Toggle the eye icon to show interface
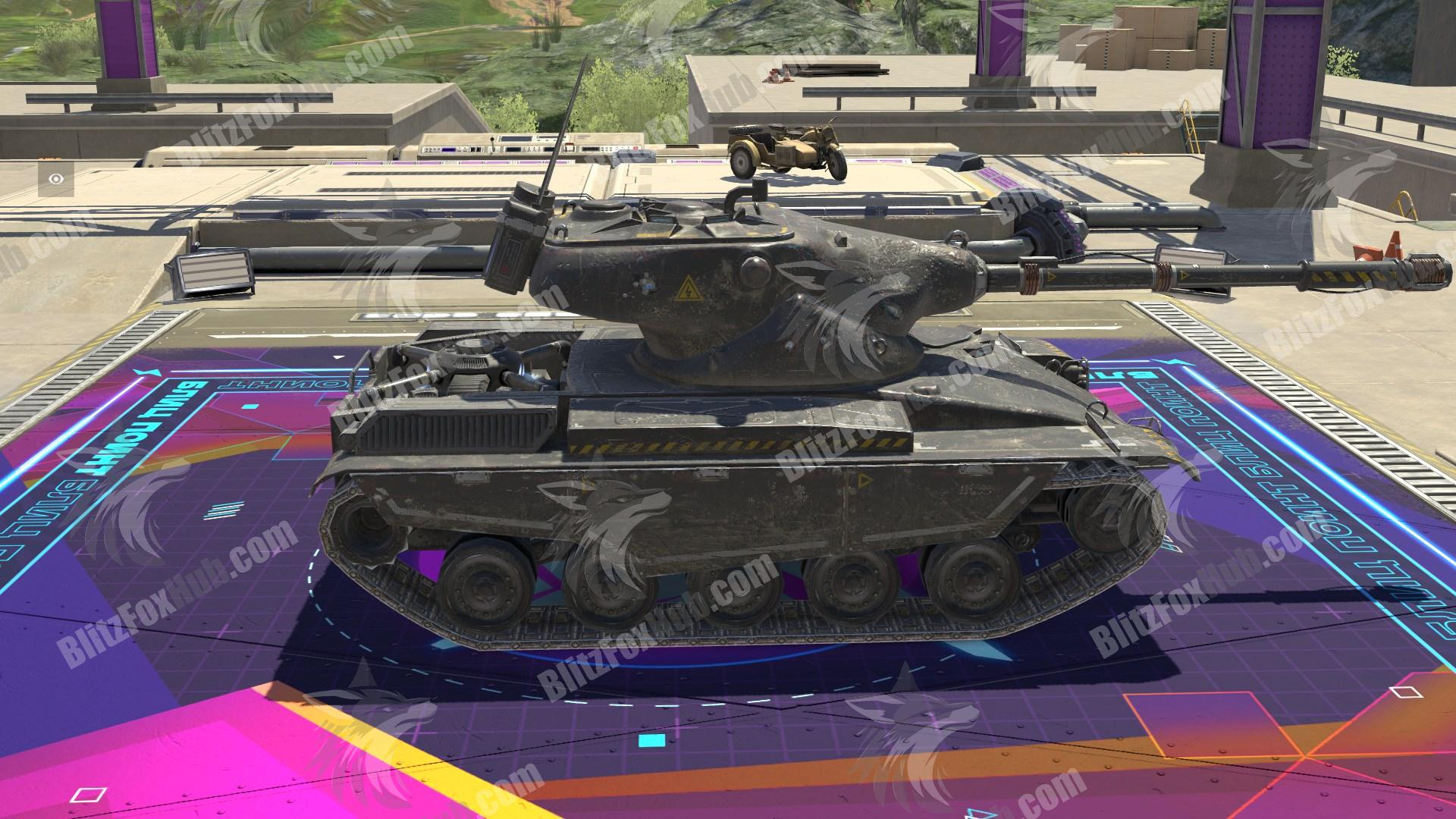This screenshot has height=819, width=1456. (x=57, y=179)
